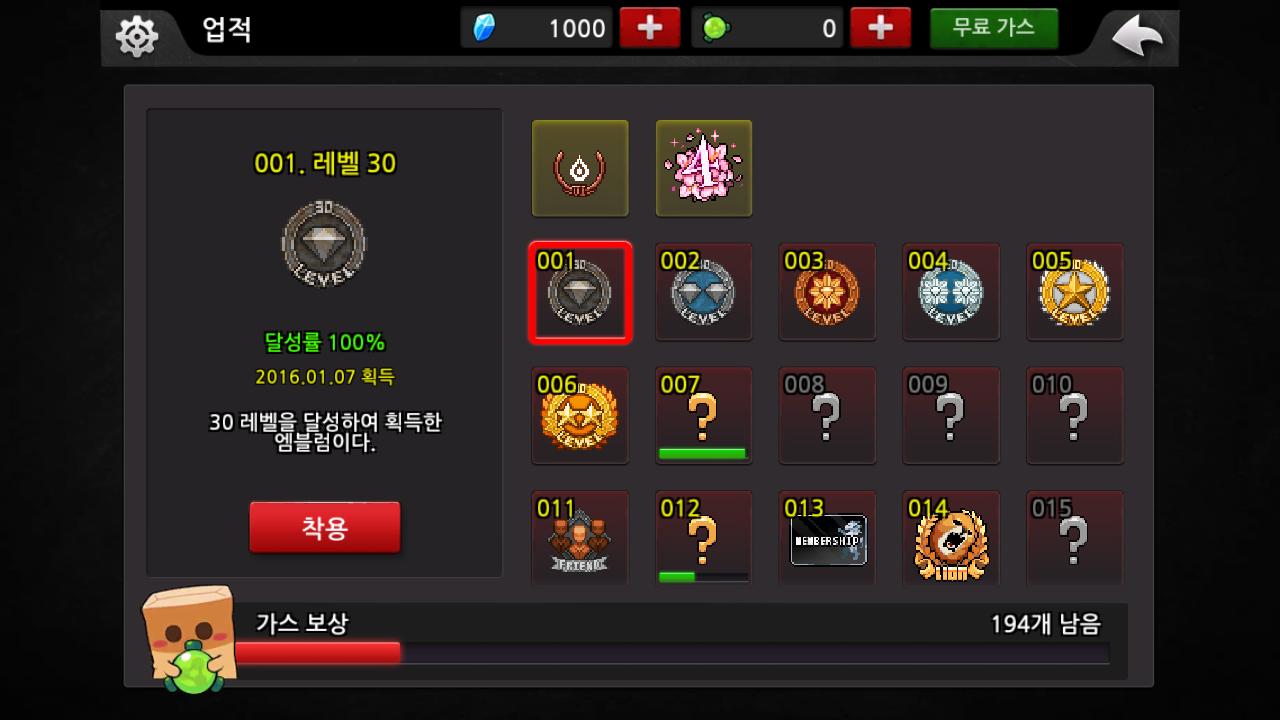Select achievement 001 level 30 emblem
The height and width of the screenshot is (720, 1280).
(x=580, y=292)
